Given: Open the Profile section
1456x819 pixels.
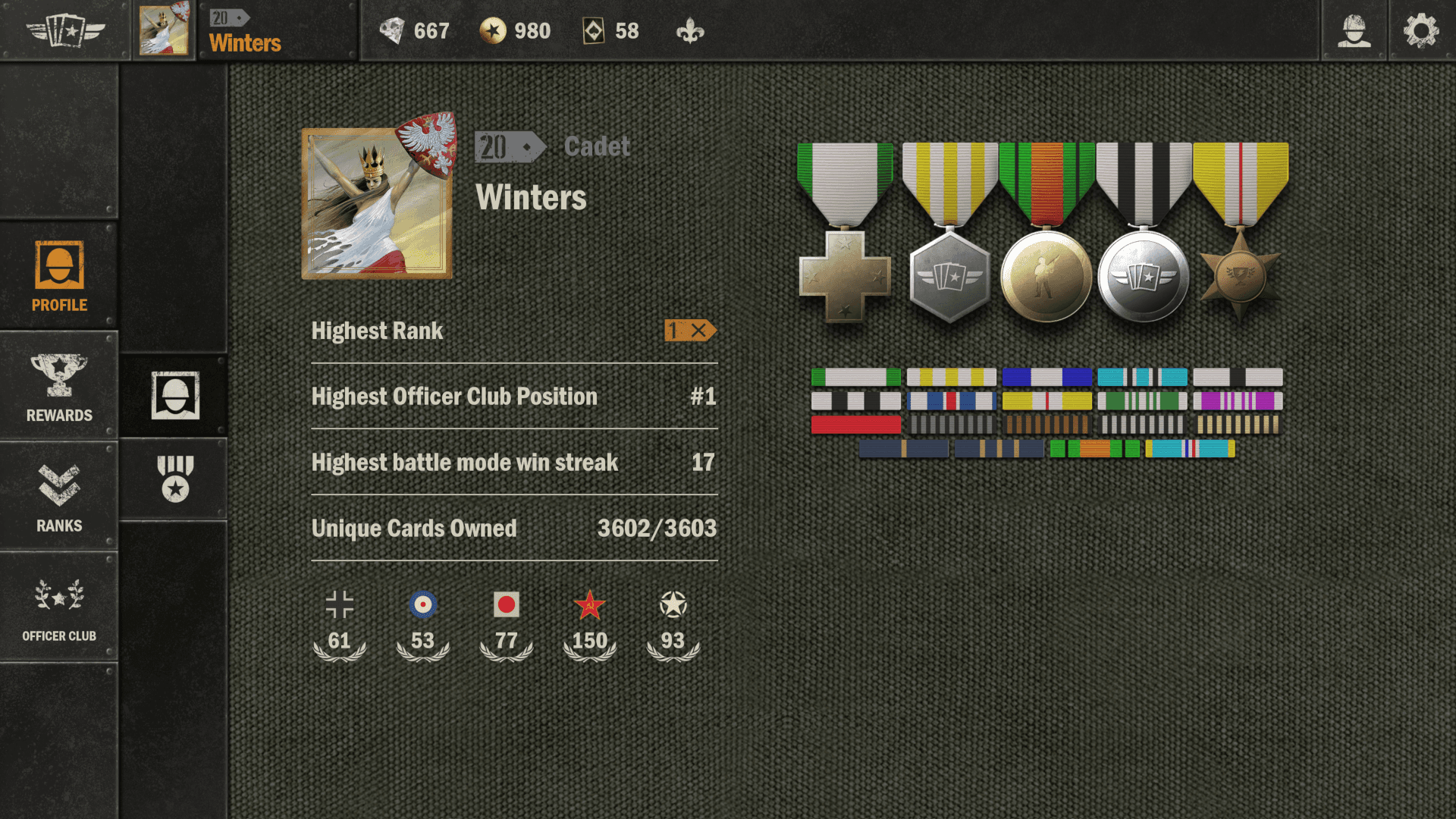Looking at the screenshot, I should pyautogui.click(x=59, y=276).
